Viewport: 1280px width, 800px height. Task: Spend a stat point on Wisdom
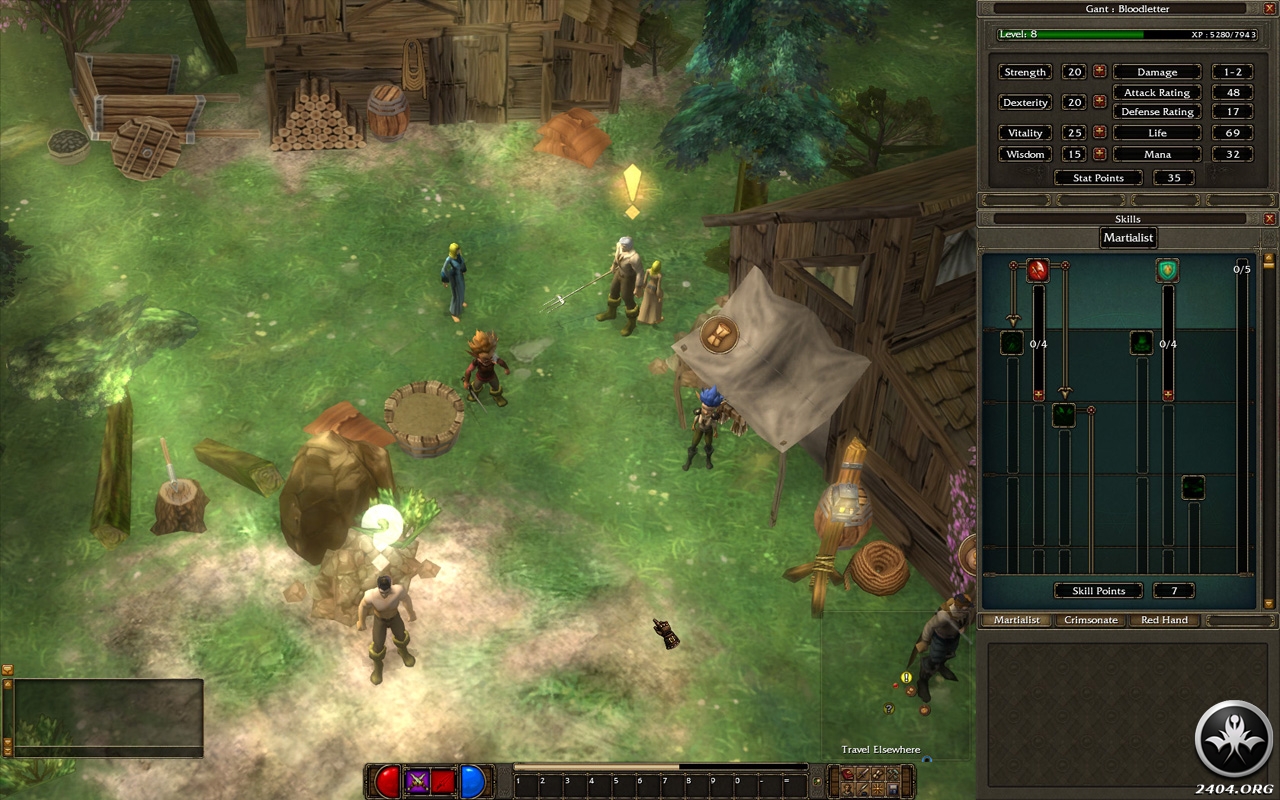[x=1099, y=154]
